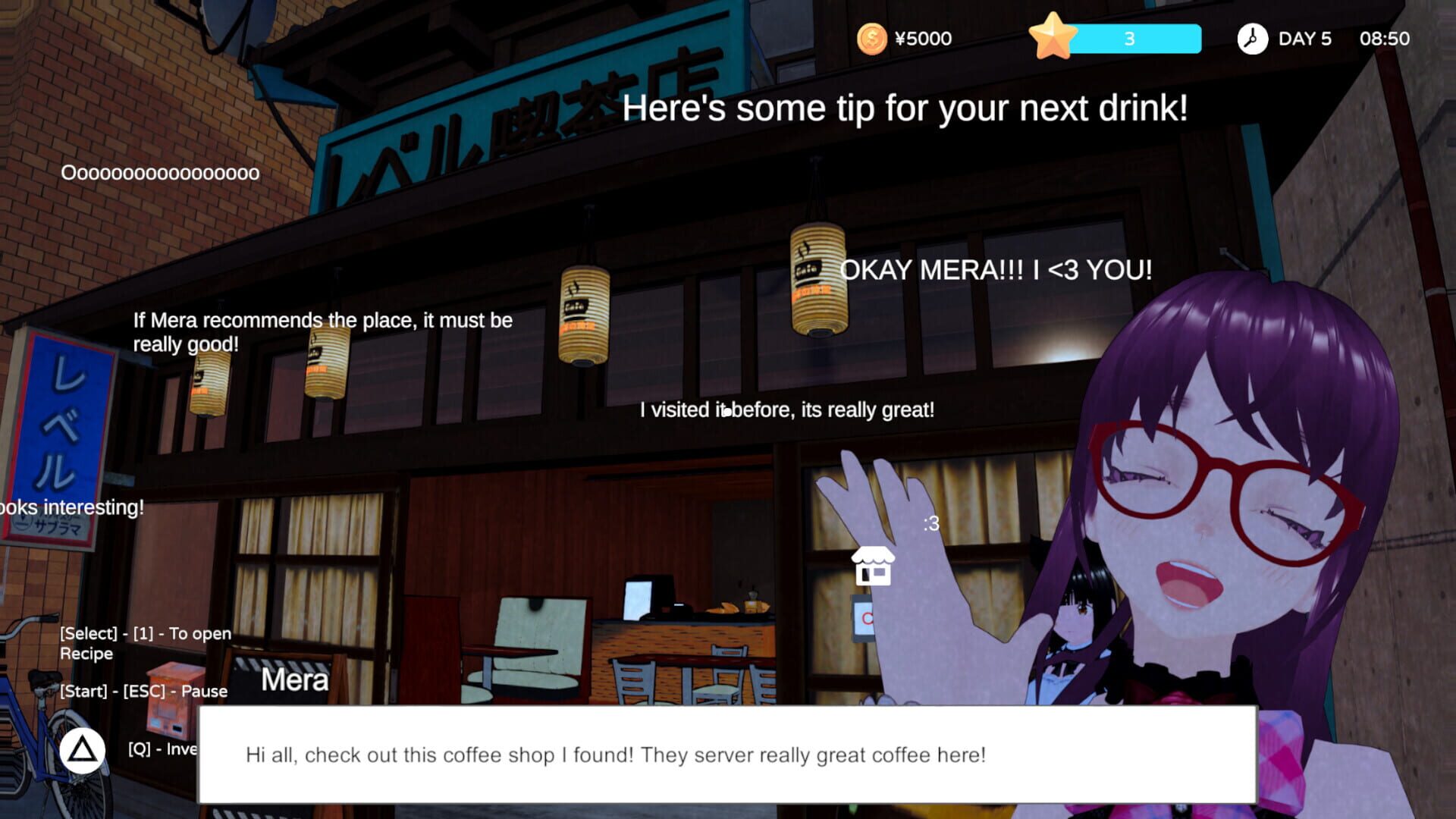Select the Mera name label
This screenshot has width=1456, height=819.
tap(294, 679)
